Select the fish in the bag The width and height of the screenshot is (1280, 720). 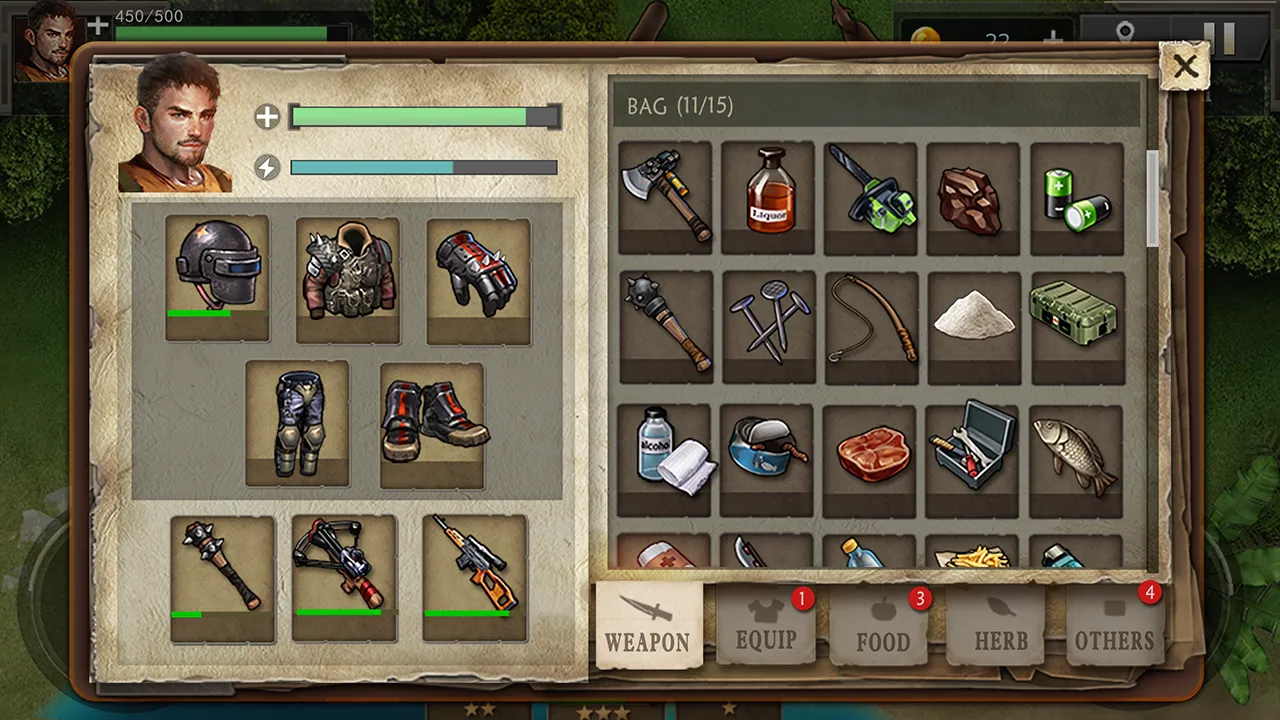[x=1077, y=453]
